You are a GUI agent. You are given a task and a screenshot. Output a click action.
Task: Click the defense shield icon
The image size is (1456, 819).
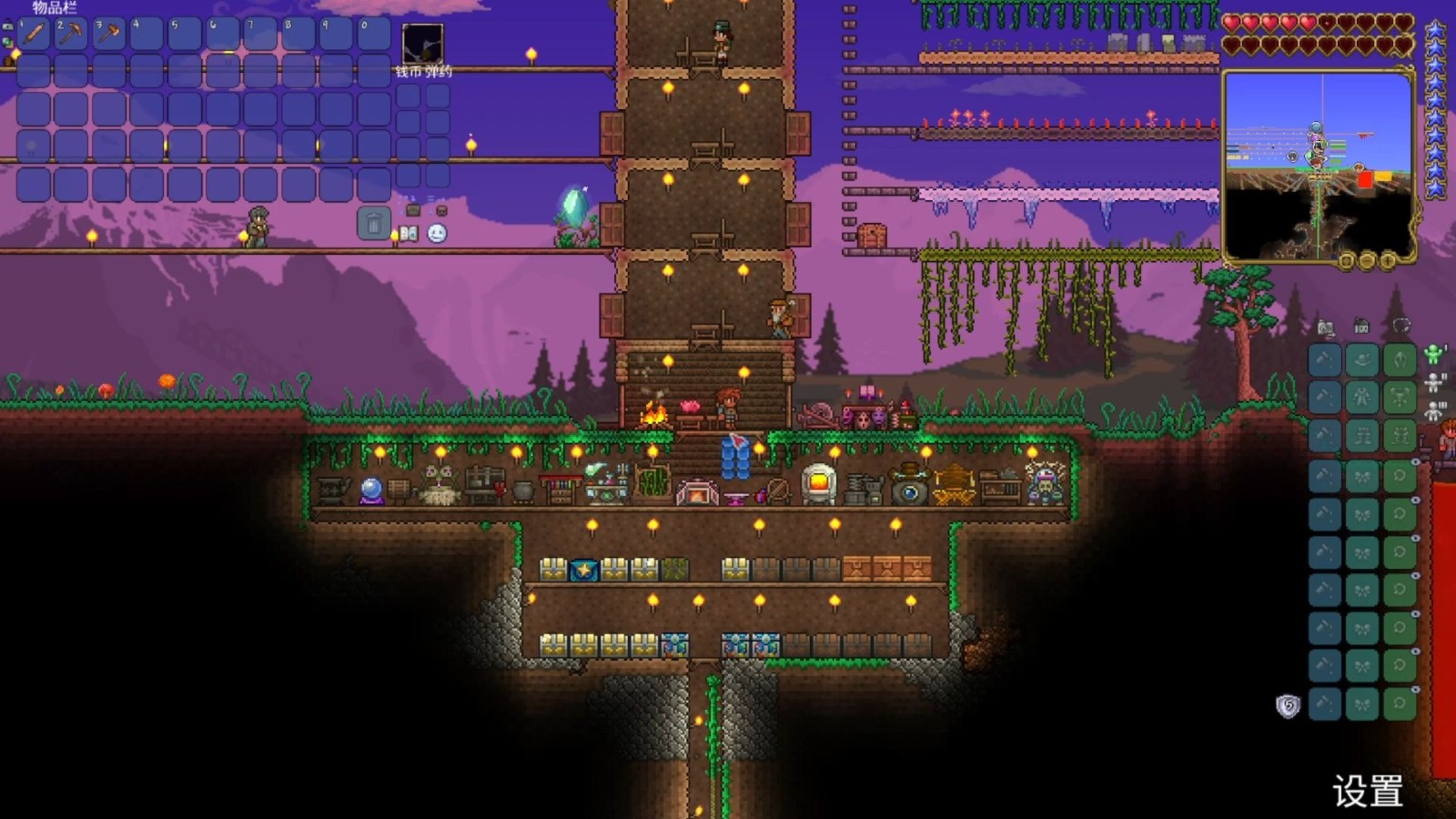tap(1288, 706)
